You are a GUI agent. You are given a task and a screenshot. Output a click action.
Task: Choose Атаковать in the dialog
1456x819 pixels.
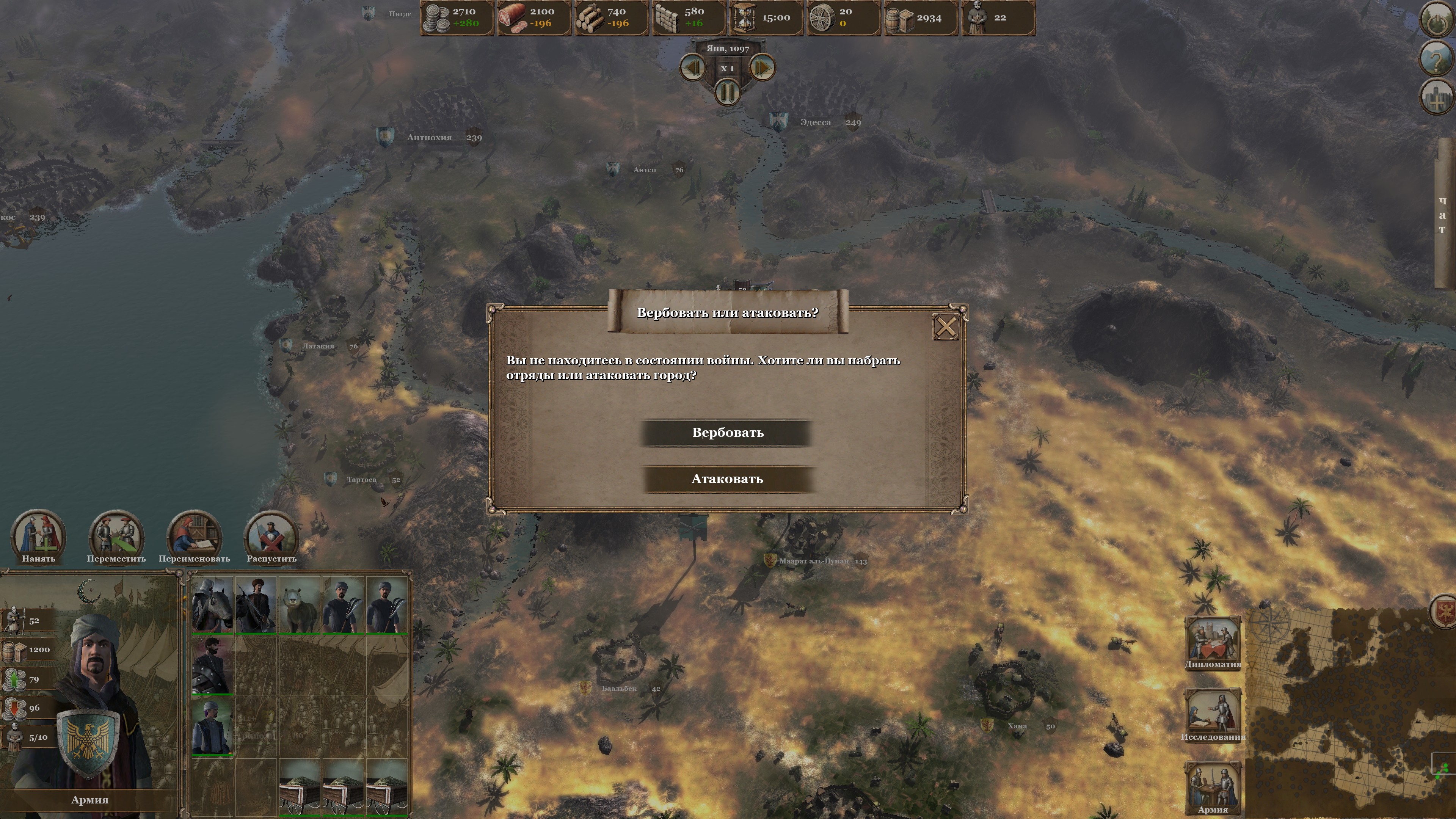(x=728, y=479)
